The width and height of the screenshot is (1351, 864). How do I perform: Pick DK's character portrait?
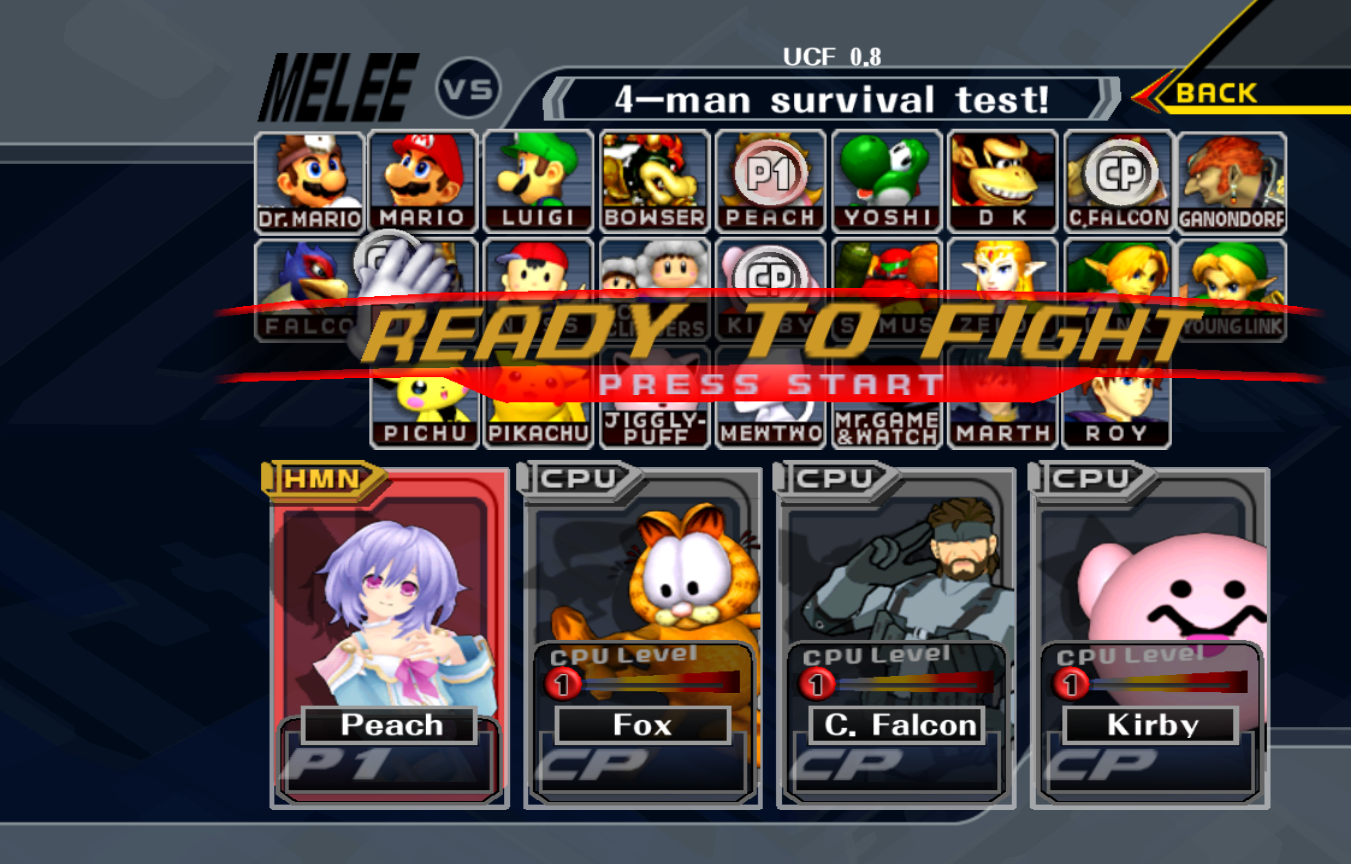(1000, 175)
